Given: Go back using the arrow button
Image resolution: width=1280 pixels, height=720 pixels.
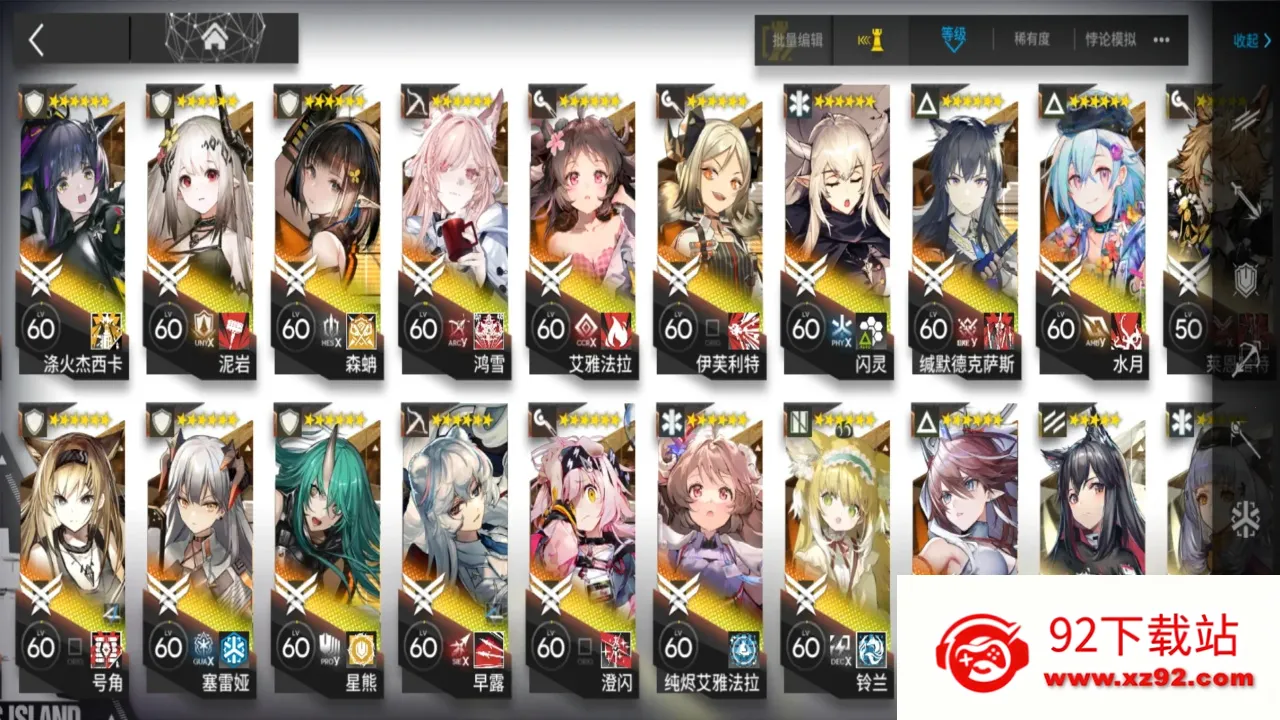Looking at the screenshot, I should pos(37,40).
